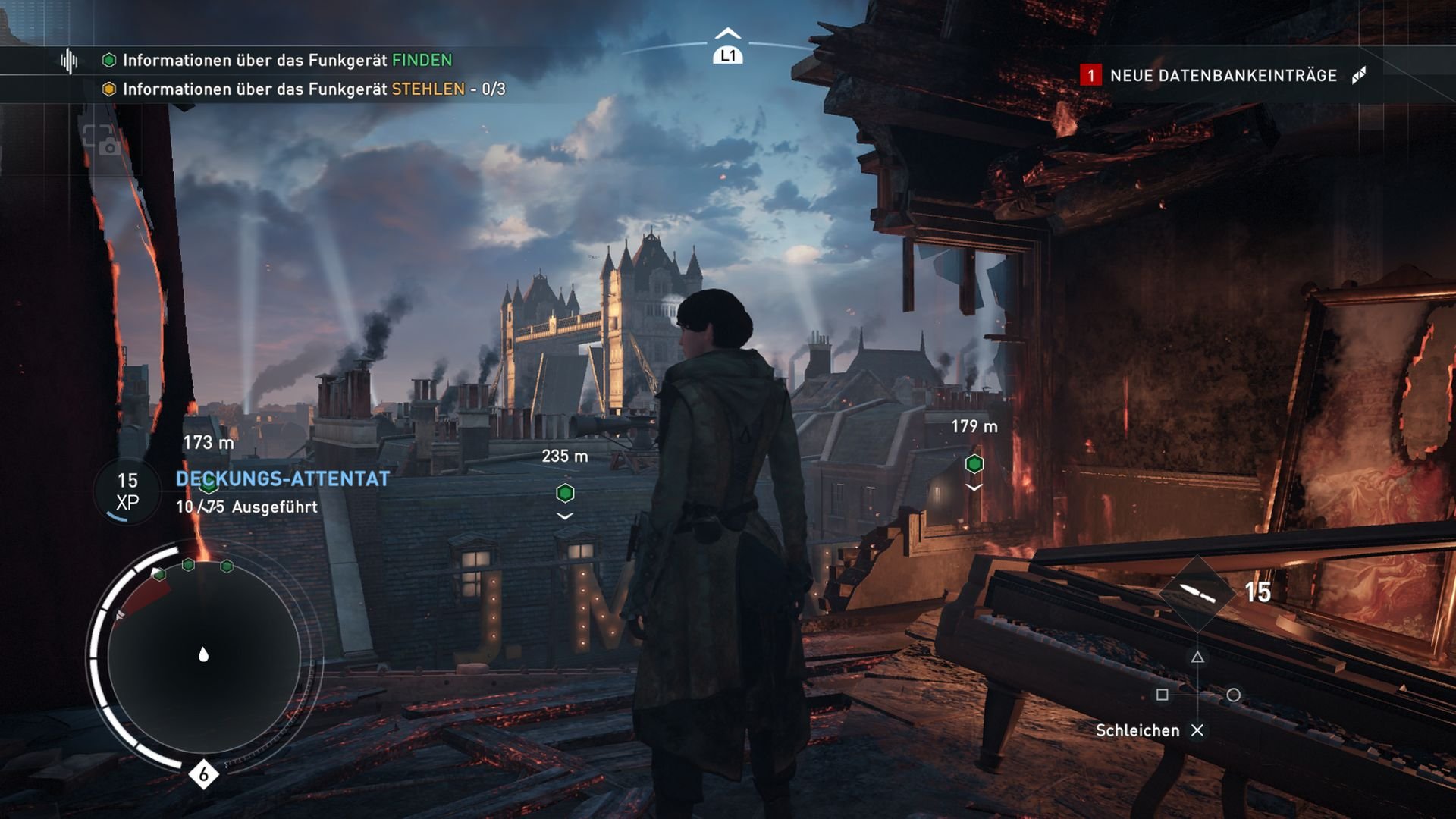Click the XP progress arc on the 15 XP circle
This screenshot has height=819, width=1456.
pos(117,518)
